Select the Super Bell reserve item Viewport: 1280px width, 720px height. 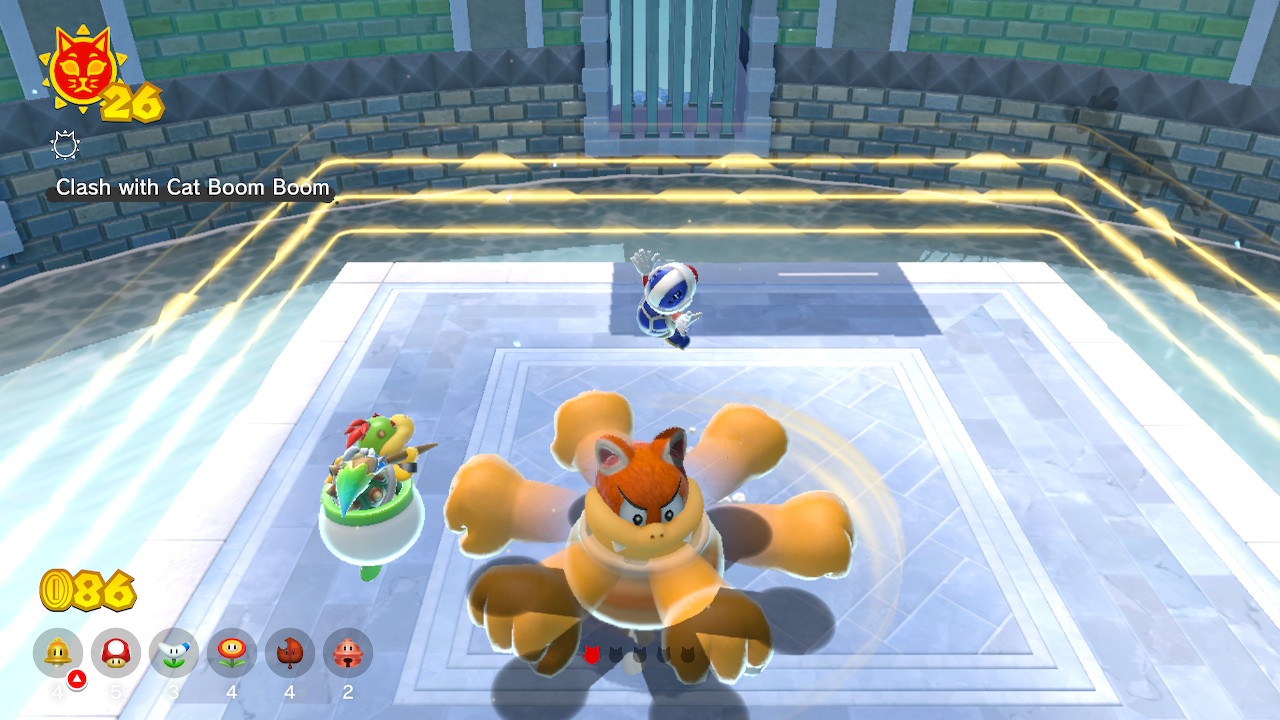coord(58,653)
